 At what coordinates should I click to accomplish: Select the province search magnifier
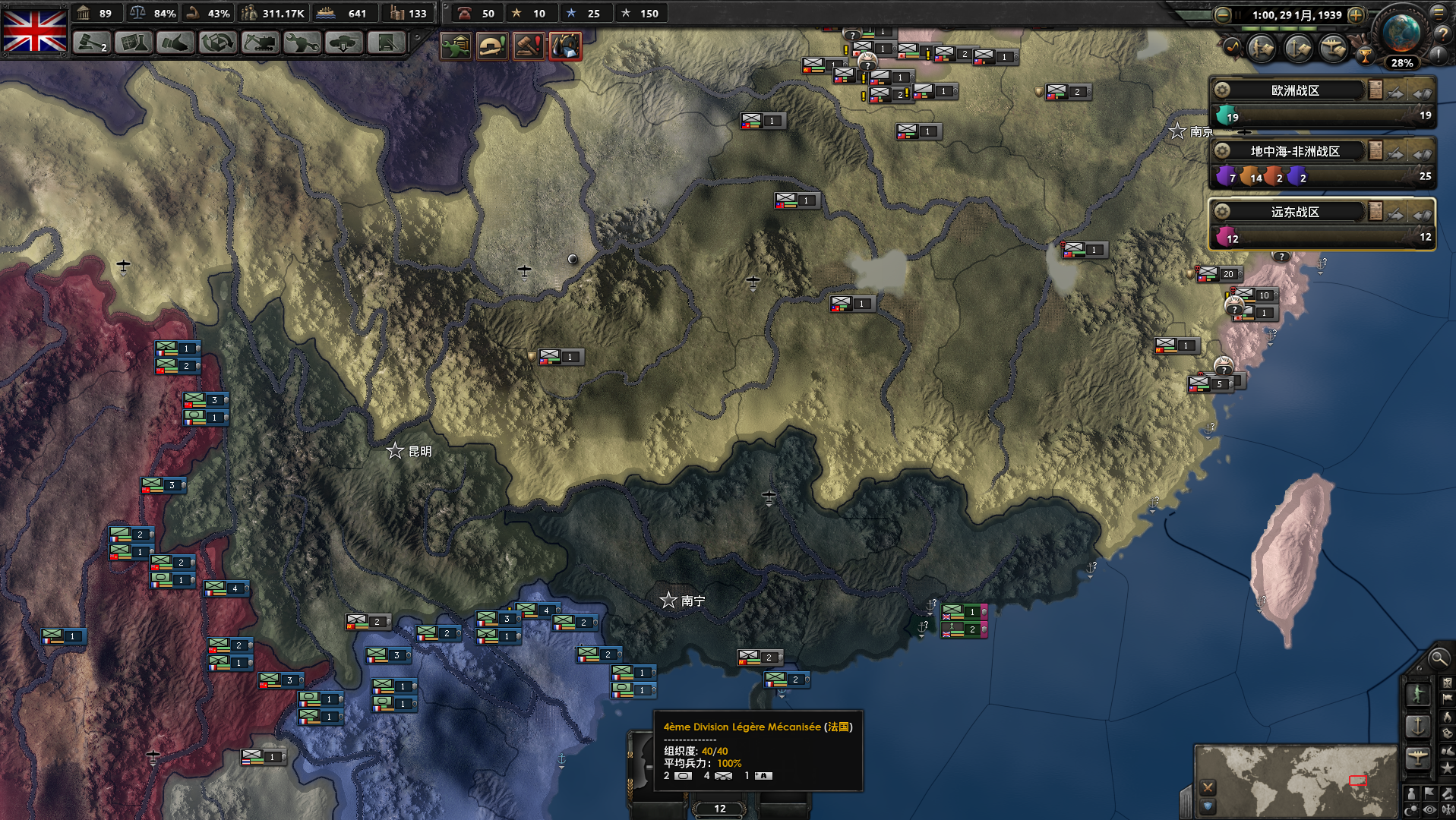pyautogui.click(x=1438, y=659)
